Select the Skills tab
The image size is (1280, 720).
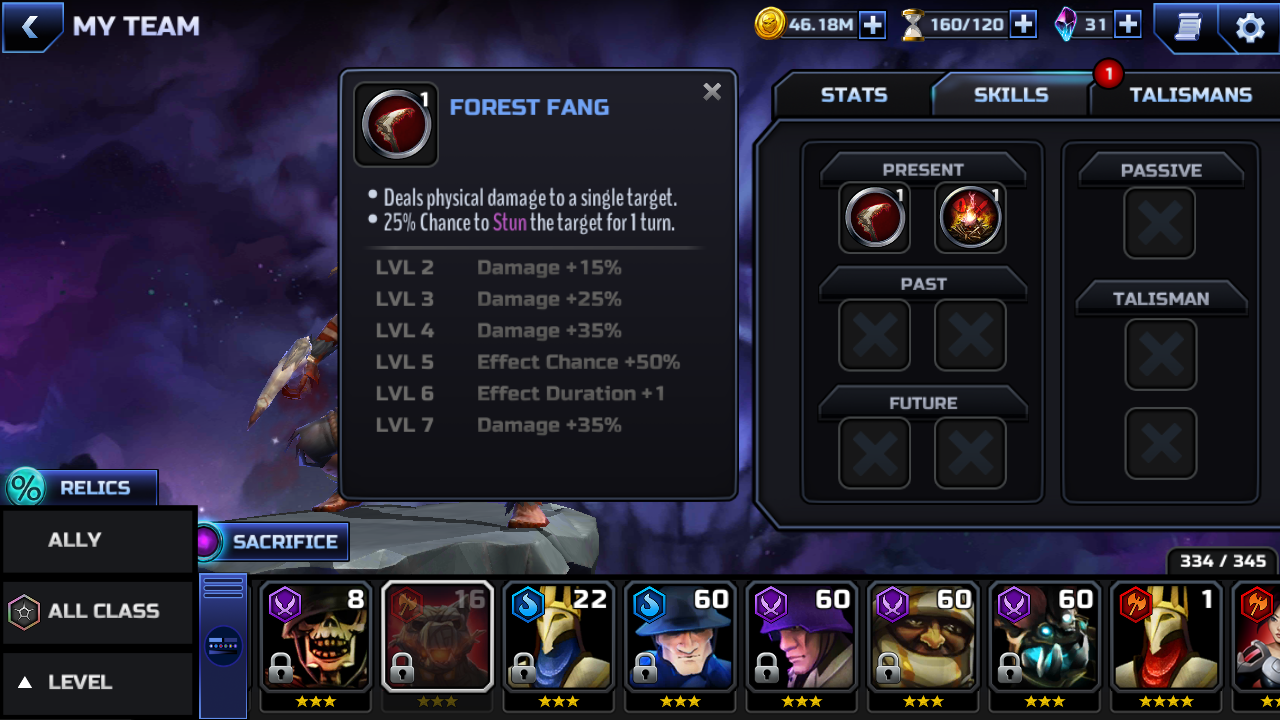pyautogui.click(x=1010, y=95)
